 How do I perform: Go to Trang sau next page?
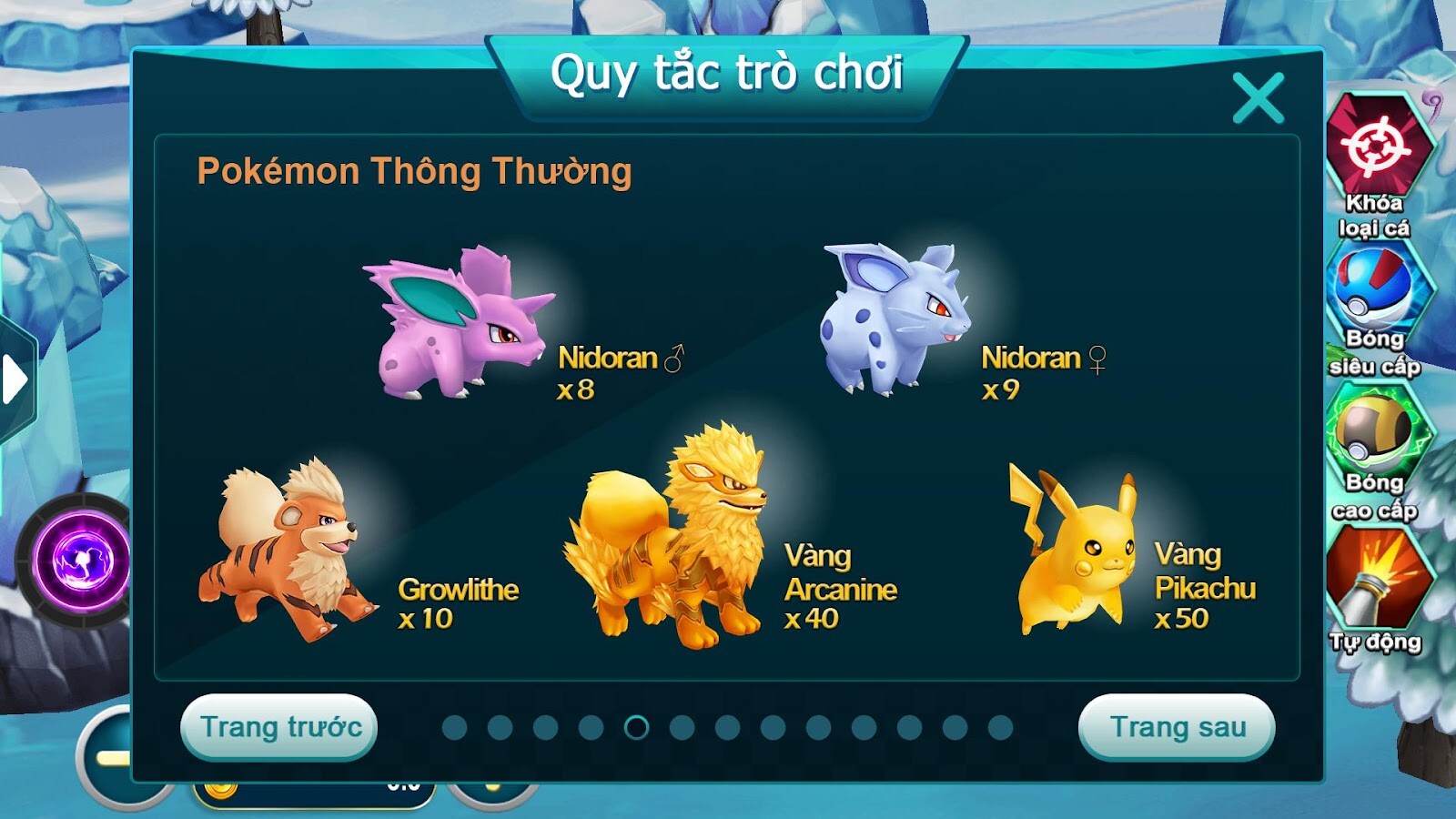pyautogui.click(x=1178, y=726)
